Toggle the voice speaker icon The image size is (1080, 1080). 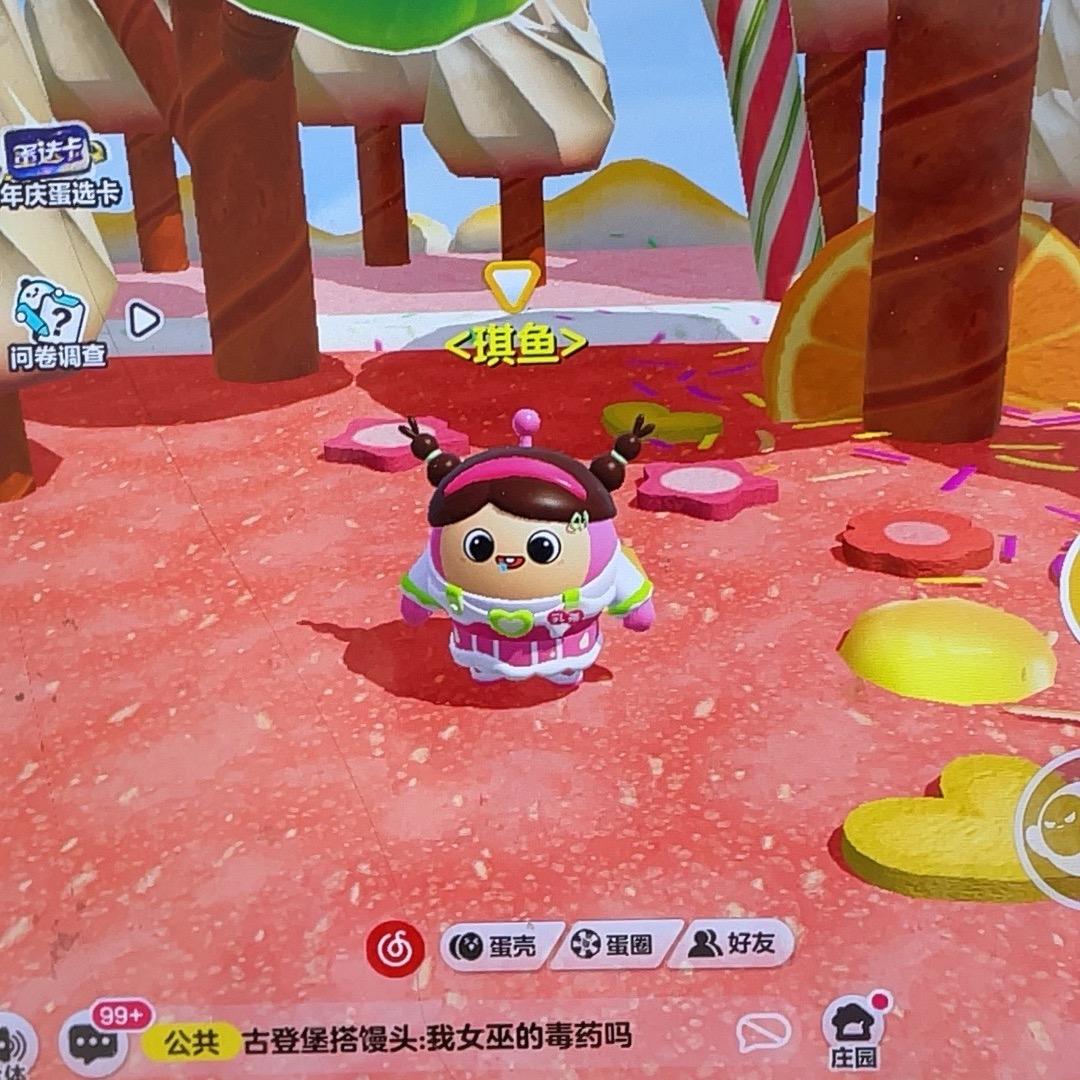click(12, 1045)
